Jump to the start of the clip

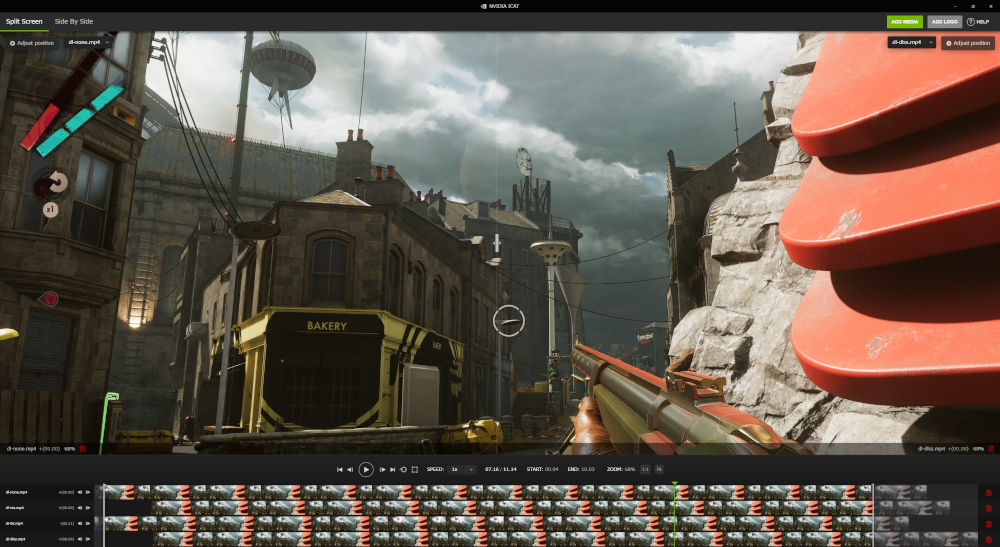pyautogui.click(x=339, y=469)
